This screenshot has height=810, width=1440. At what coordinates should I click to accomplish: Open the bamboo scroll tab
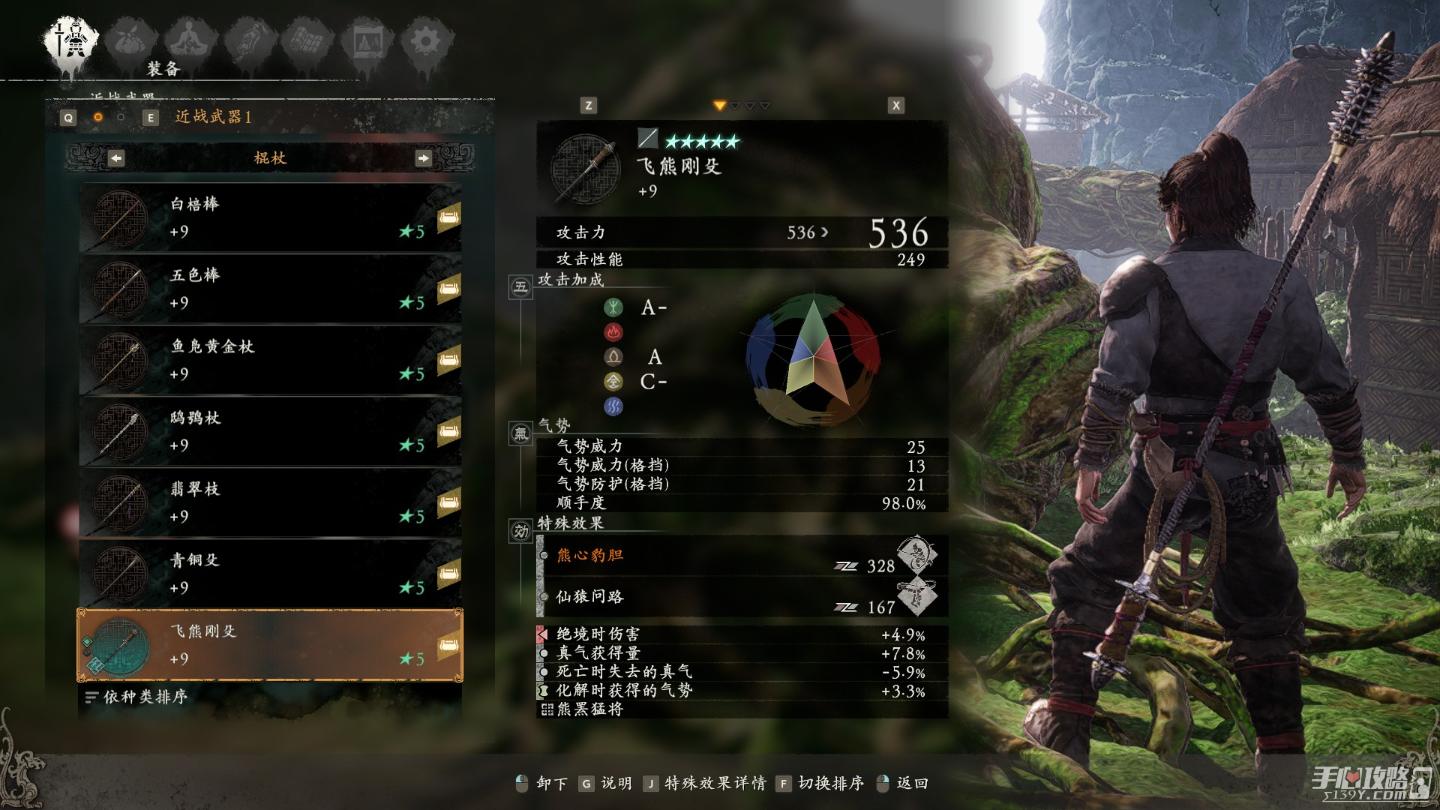coord(308,42)
